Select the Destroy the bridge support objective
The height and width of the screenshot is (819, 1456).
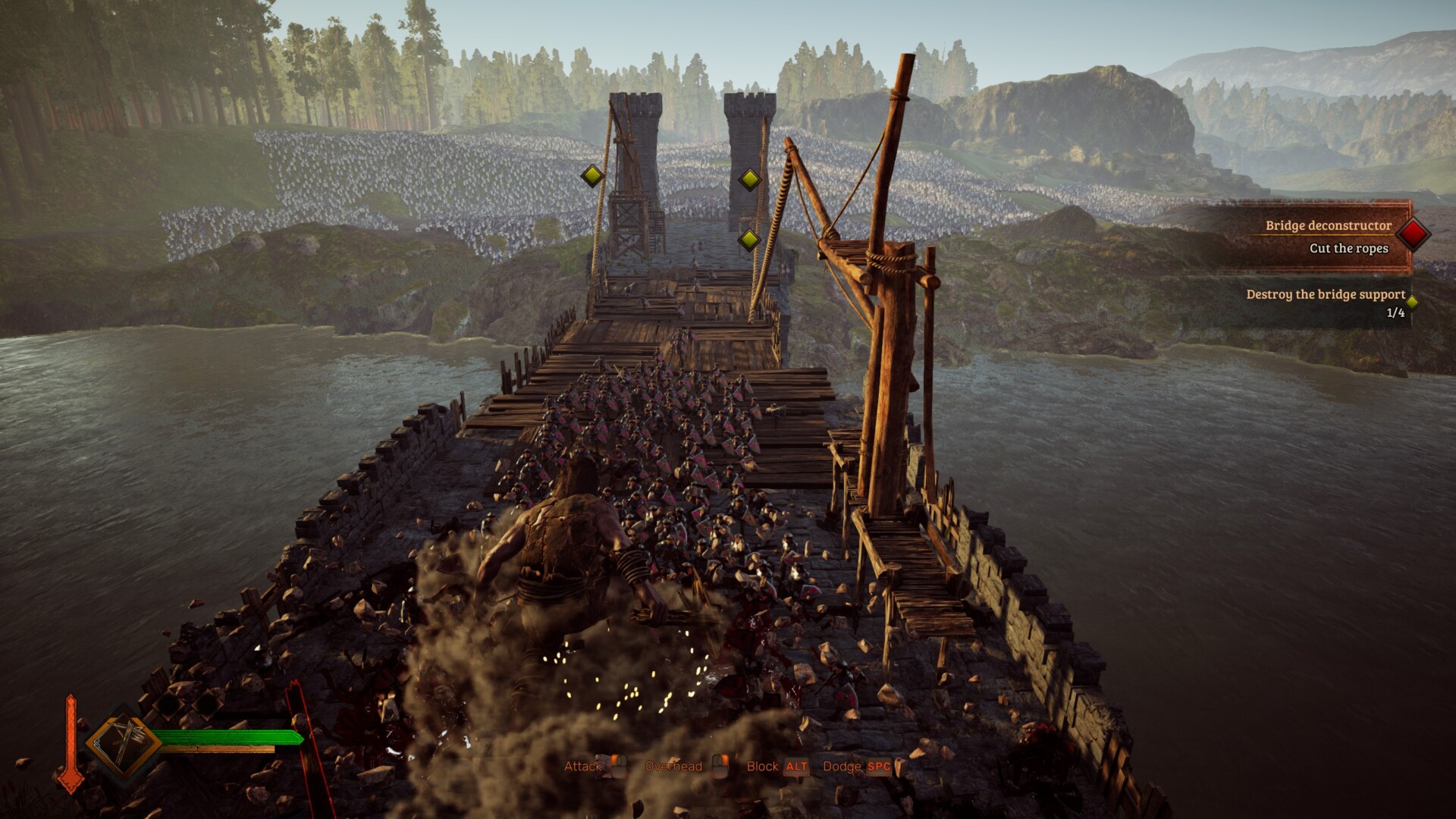(x=1325, y=294)
